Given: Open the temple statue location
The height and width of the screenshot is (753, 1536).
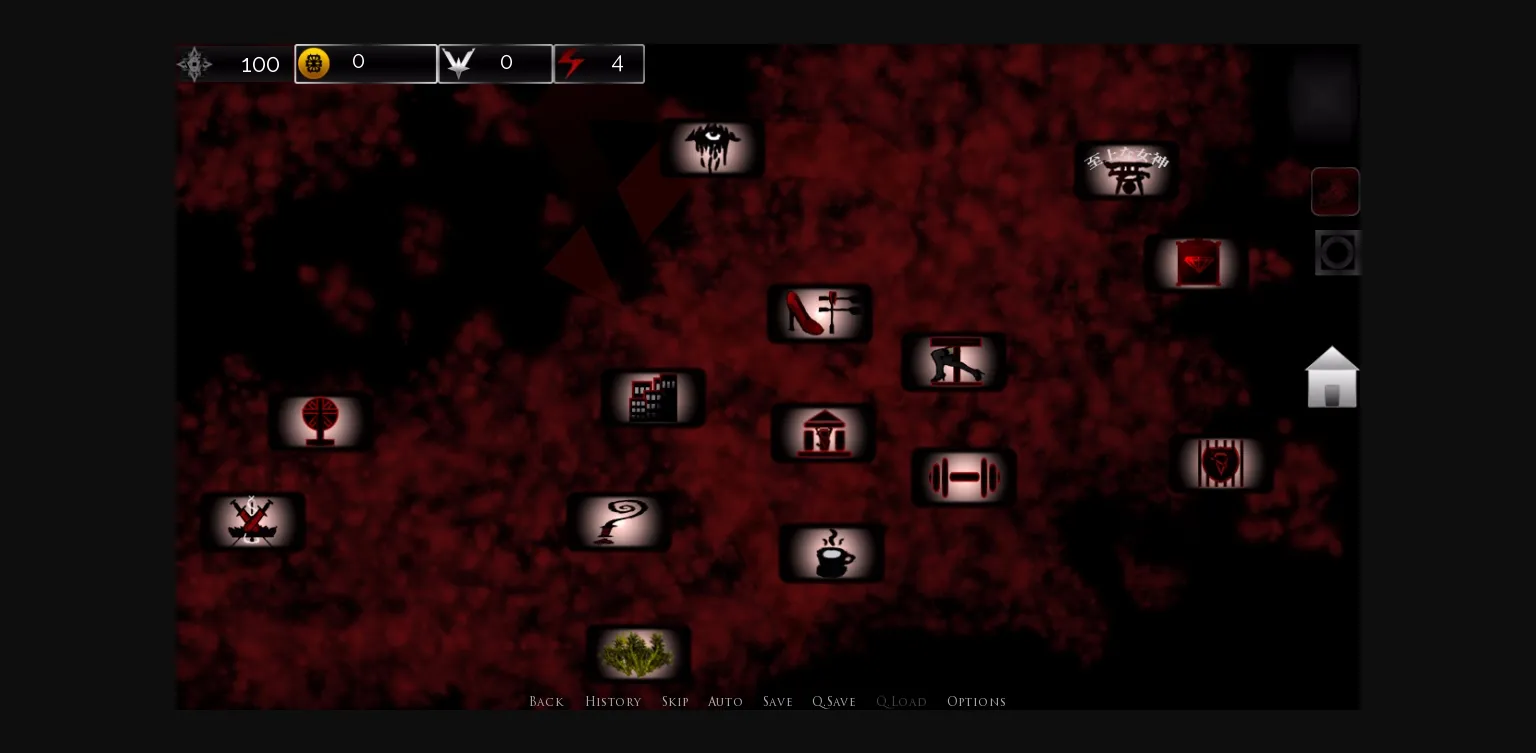Looking at the screenshot, I should tap(822, 432).
